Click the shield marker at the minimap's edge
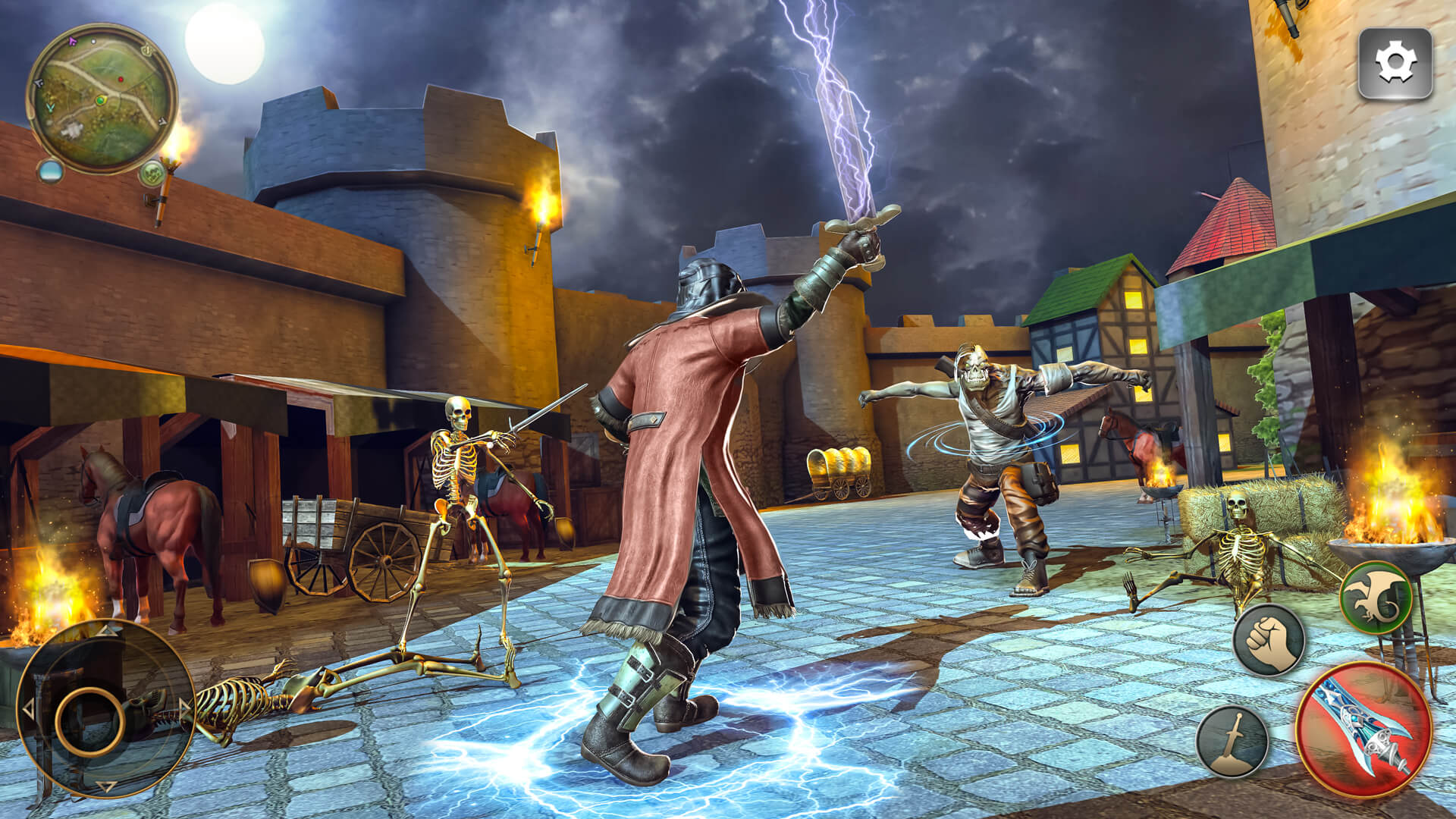Image resolution: width=1456 pixels, height=819 pixels. point(146,50)
